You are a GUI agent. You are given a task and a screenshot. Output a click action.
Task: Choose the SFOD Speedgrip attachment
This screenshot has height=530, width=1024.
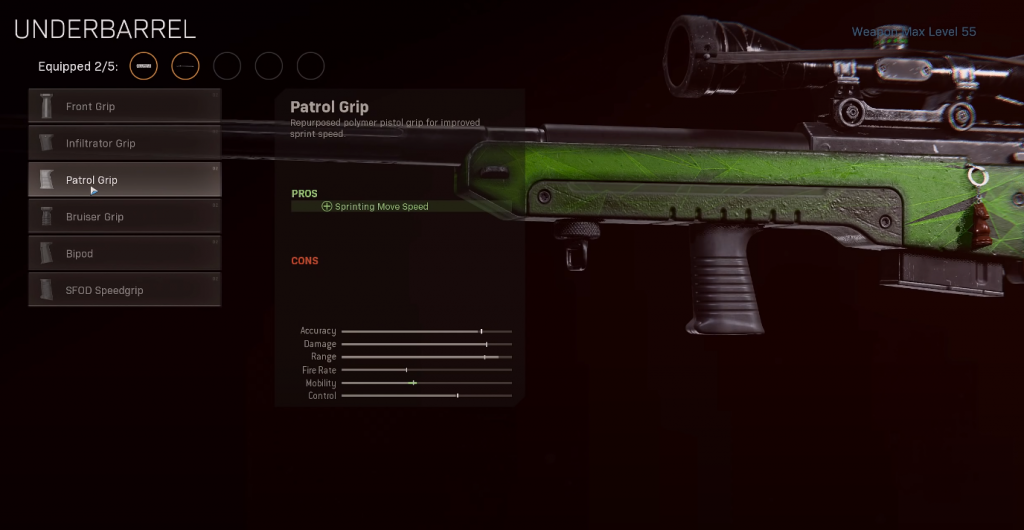click(124, 290)
